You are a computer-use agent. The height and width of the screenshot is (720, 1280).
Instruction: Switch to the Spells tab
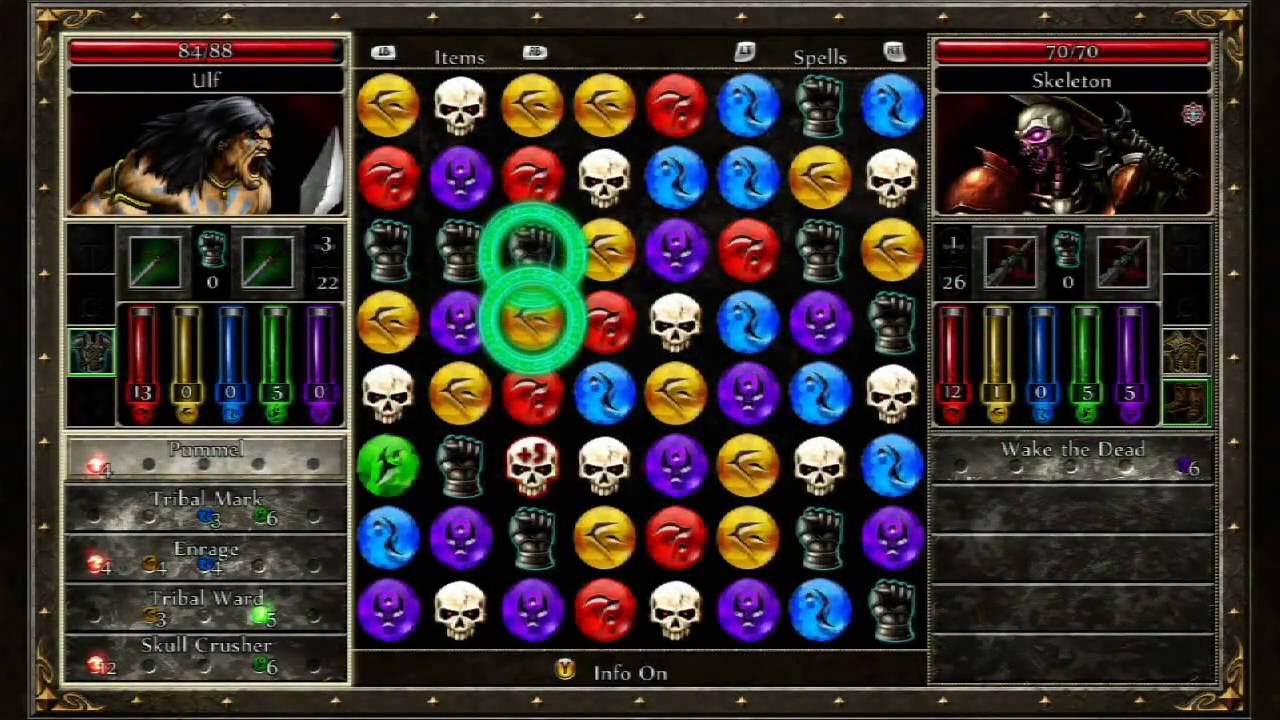(x=820, y=57)
